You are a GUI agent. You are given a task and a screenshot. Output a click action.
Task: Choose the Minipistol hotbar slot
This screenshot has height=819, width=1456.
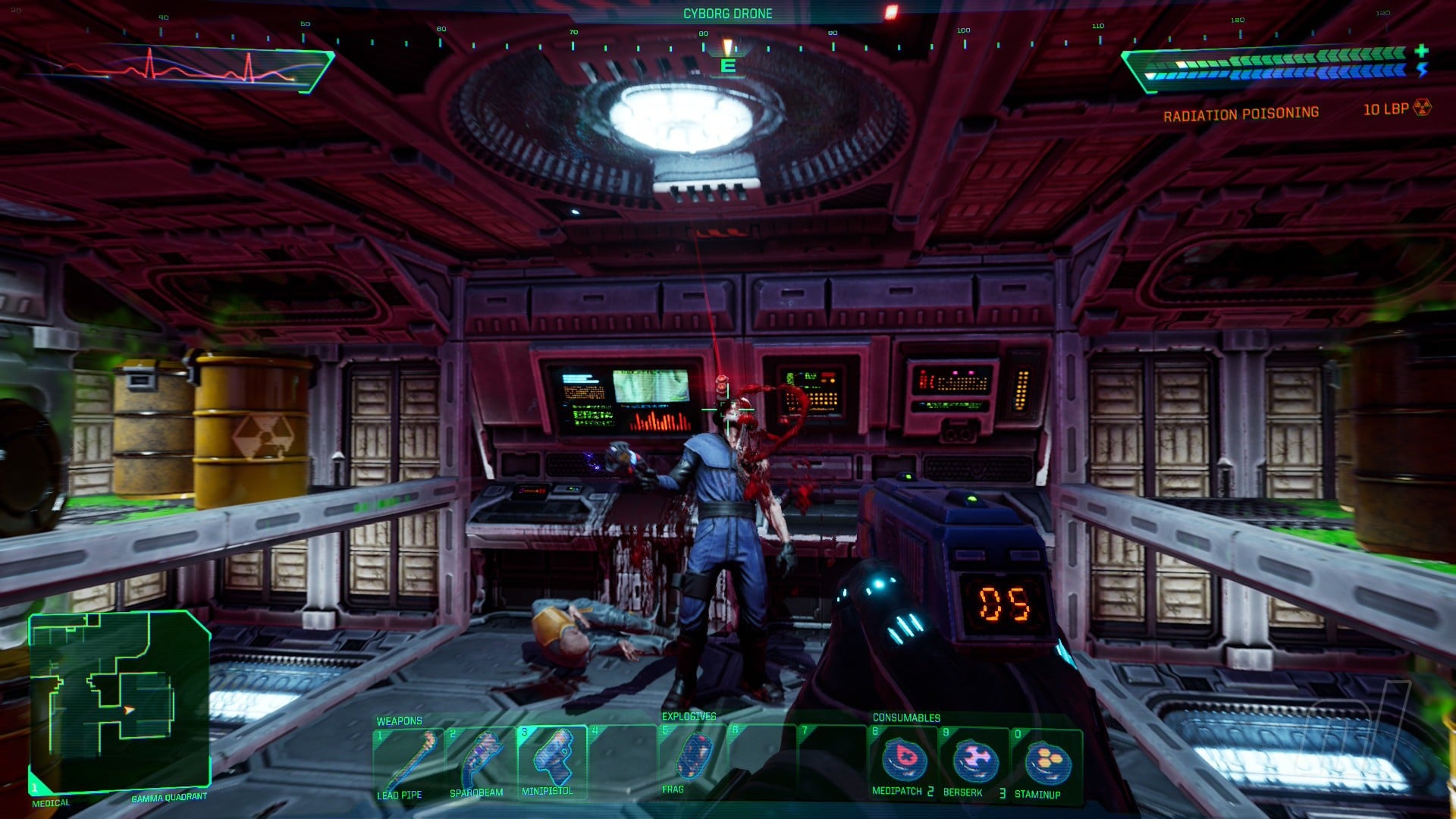[551, 759]
